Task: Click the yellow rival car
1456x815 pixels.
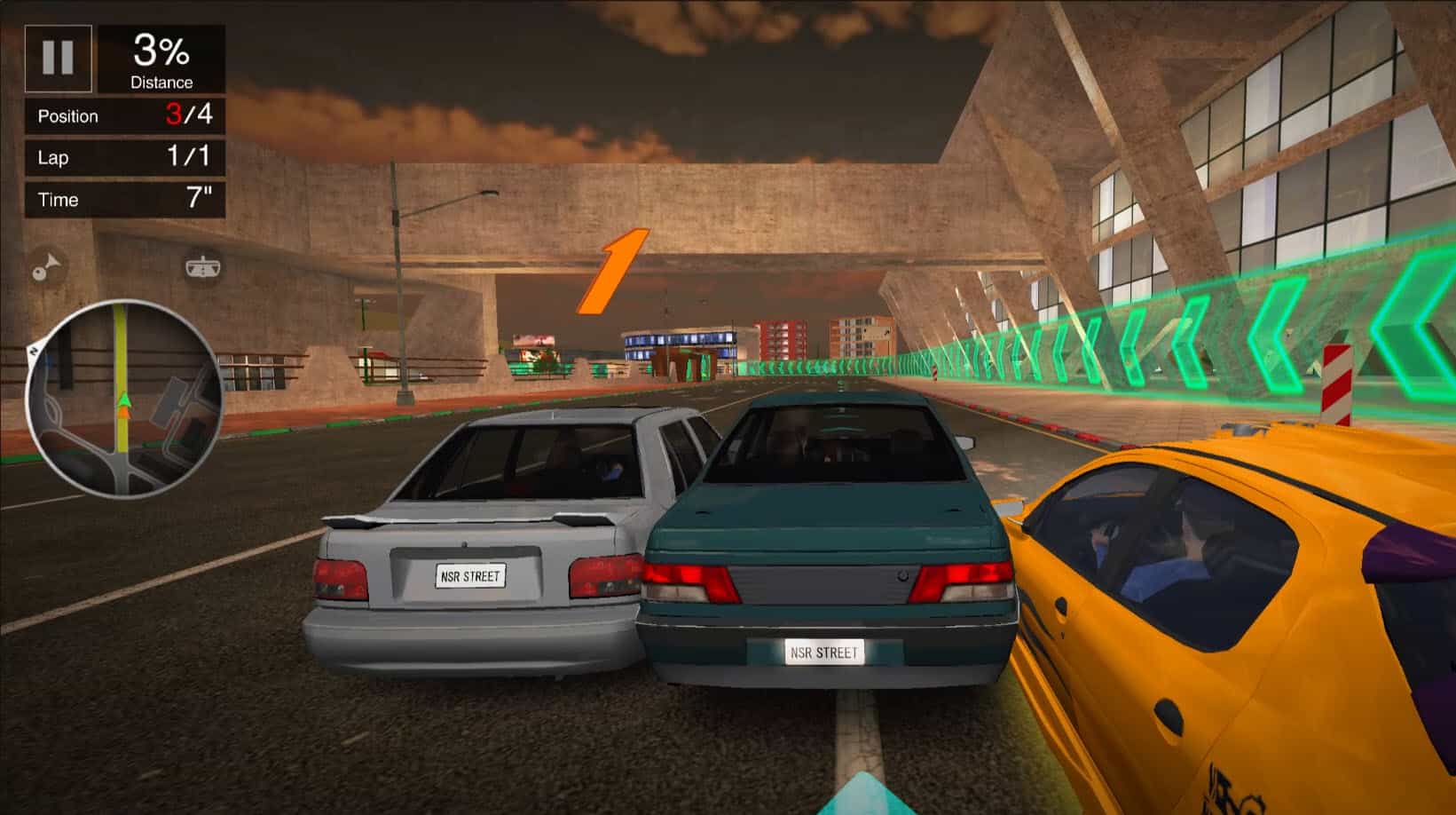Action: point(1242,621)
